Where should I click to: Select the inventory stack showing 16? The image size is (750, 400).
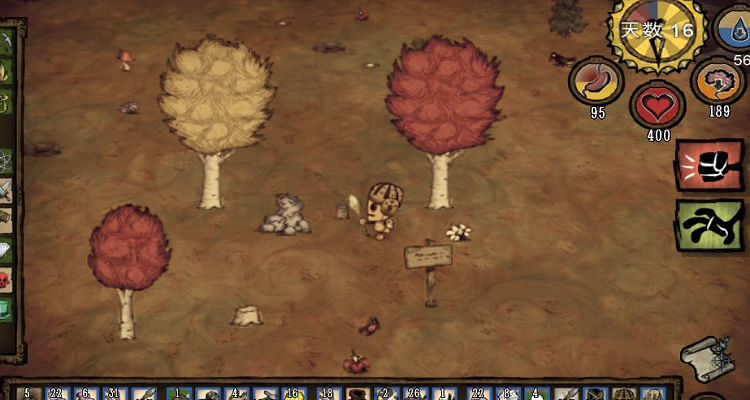coord(292,394)
